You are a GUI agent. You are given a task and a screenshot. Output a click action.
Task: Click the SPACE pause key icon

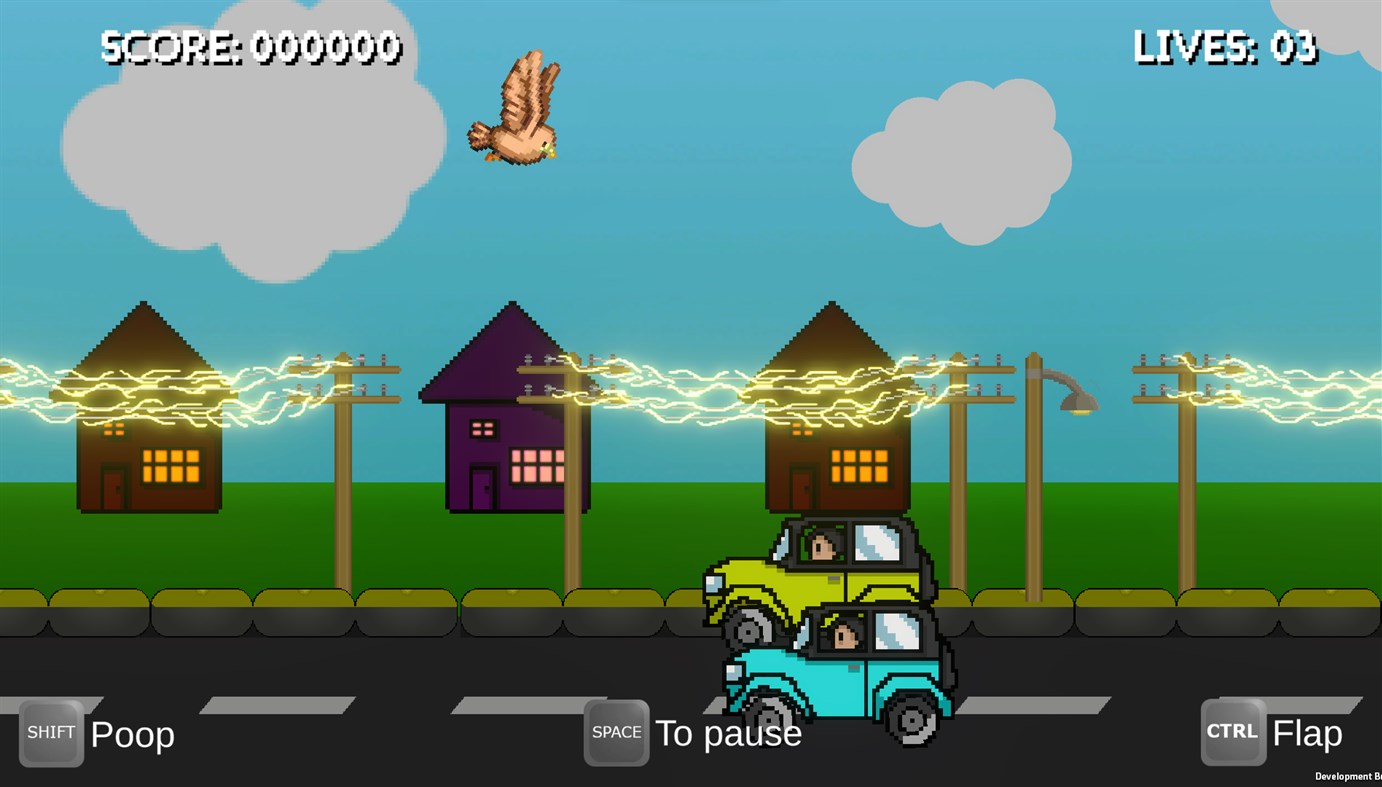[x=615, y=731]
